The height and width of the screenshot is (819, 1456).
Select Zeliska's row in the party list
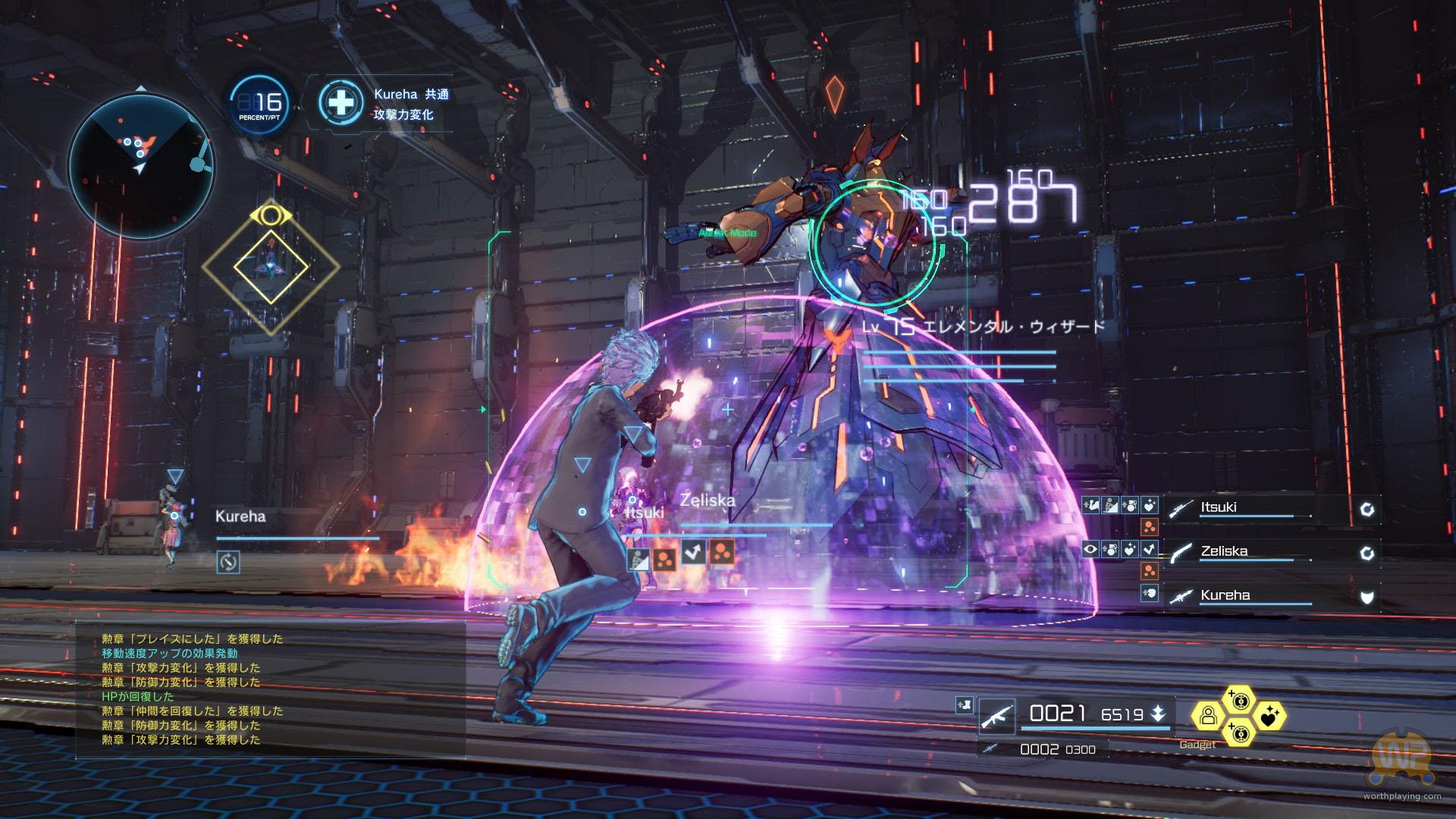(1271, 552)
